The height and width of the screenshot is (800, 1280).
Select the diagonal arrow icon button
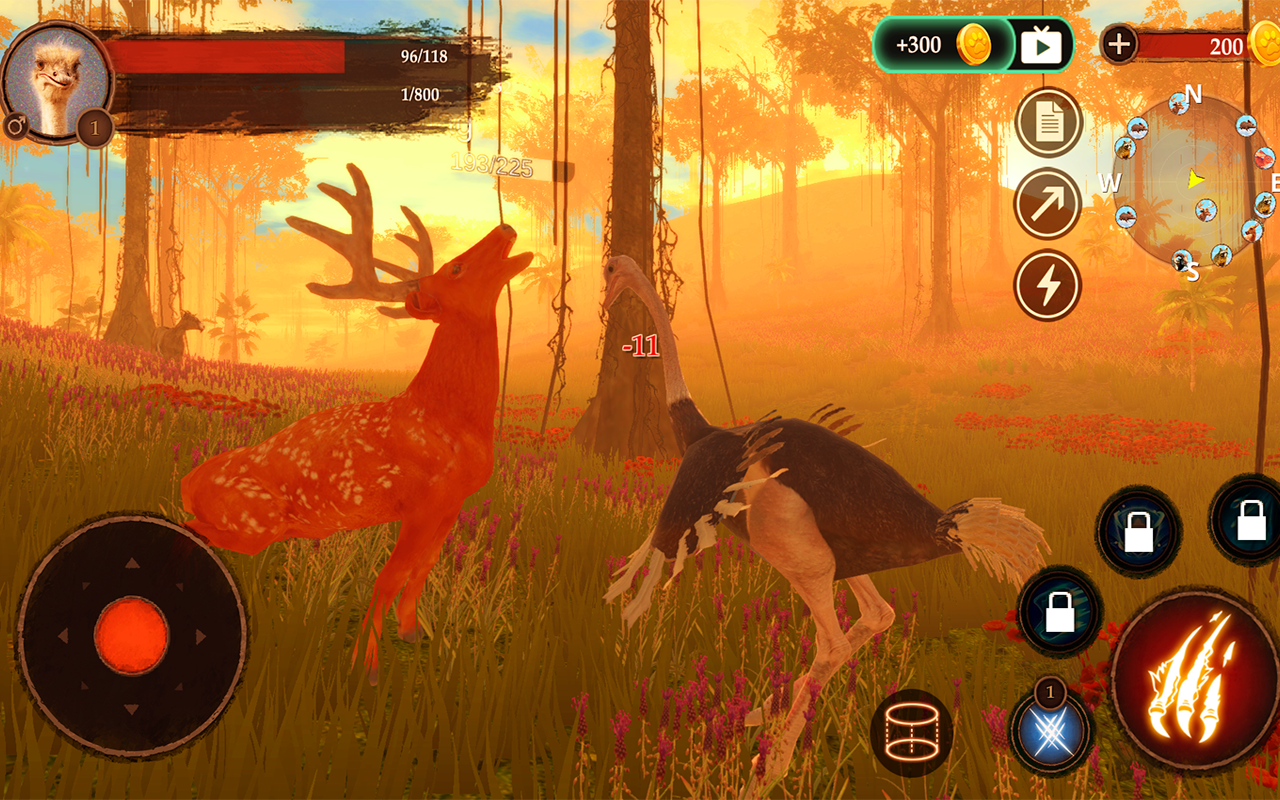1048,204
